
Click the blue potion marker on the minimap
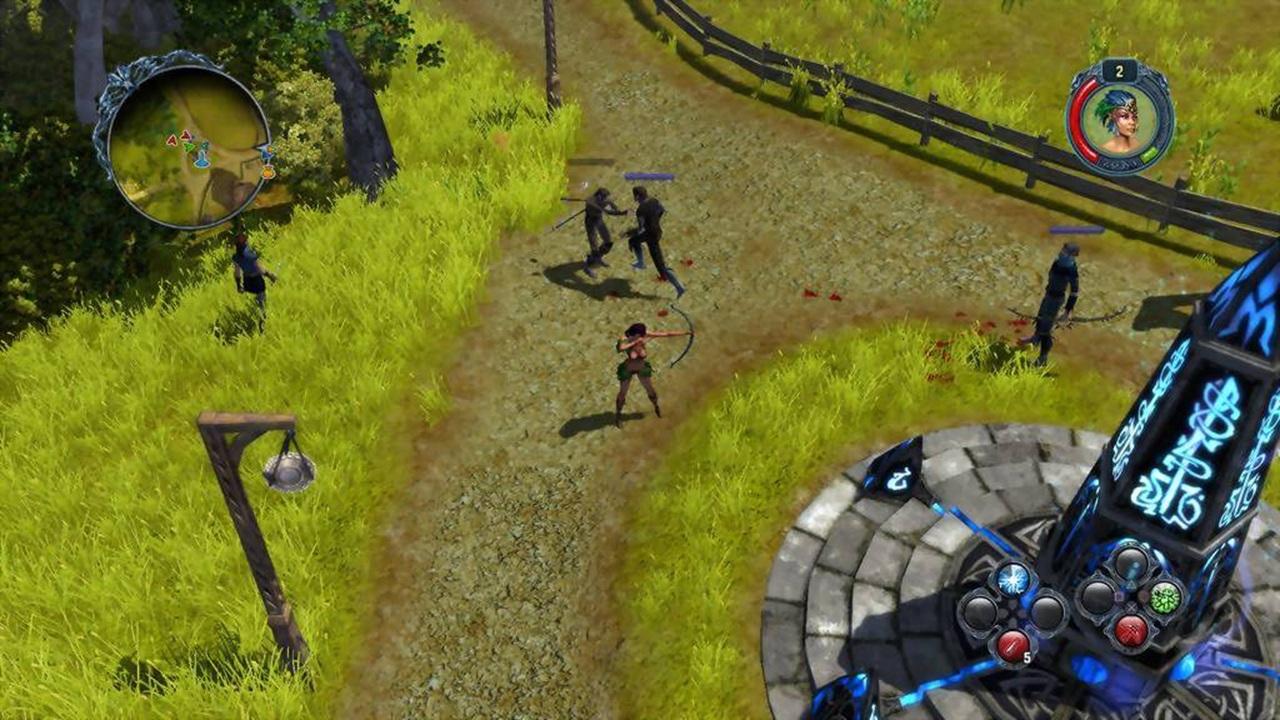coord(202,158)
